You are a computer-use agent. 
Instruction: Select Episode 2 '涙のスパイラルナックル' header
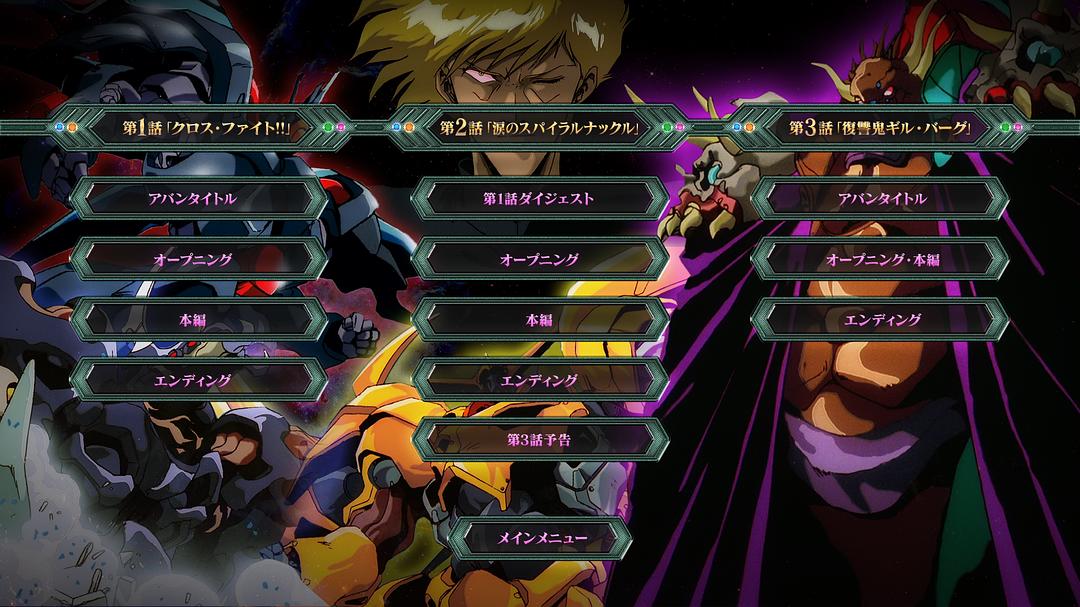(x=539, y=128)
